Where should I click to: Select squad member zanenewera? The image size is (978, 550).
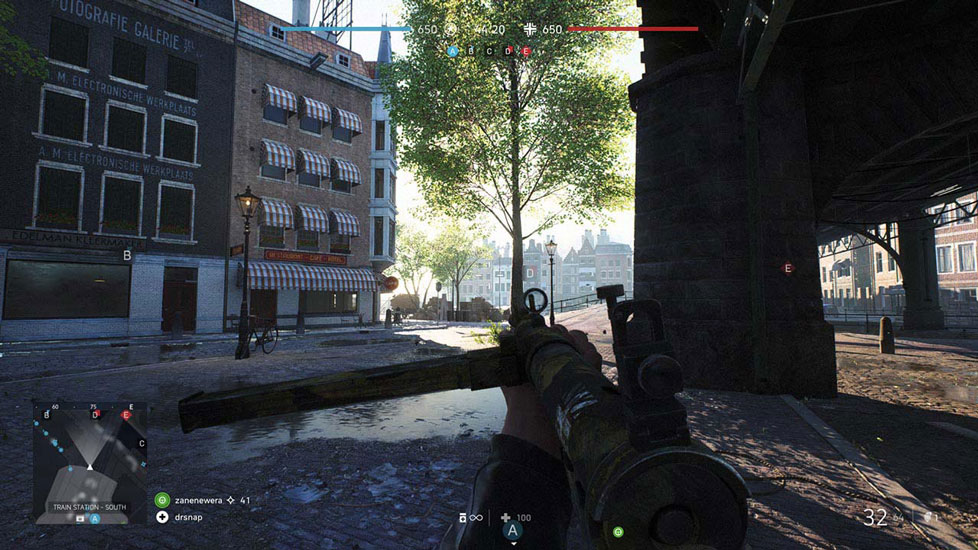(196, 498)
